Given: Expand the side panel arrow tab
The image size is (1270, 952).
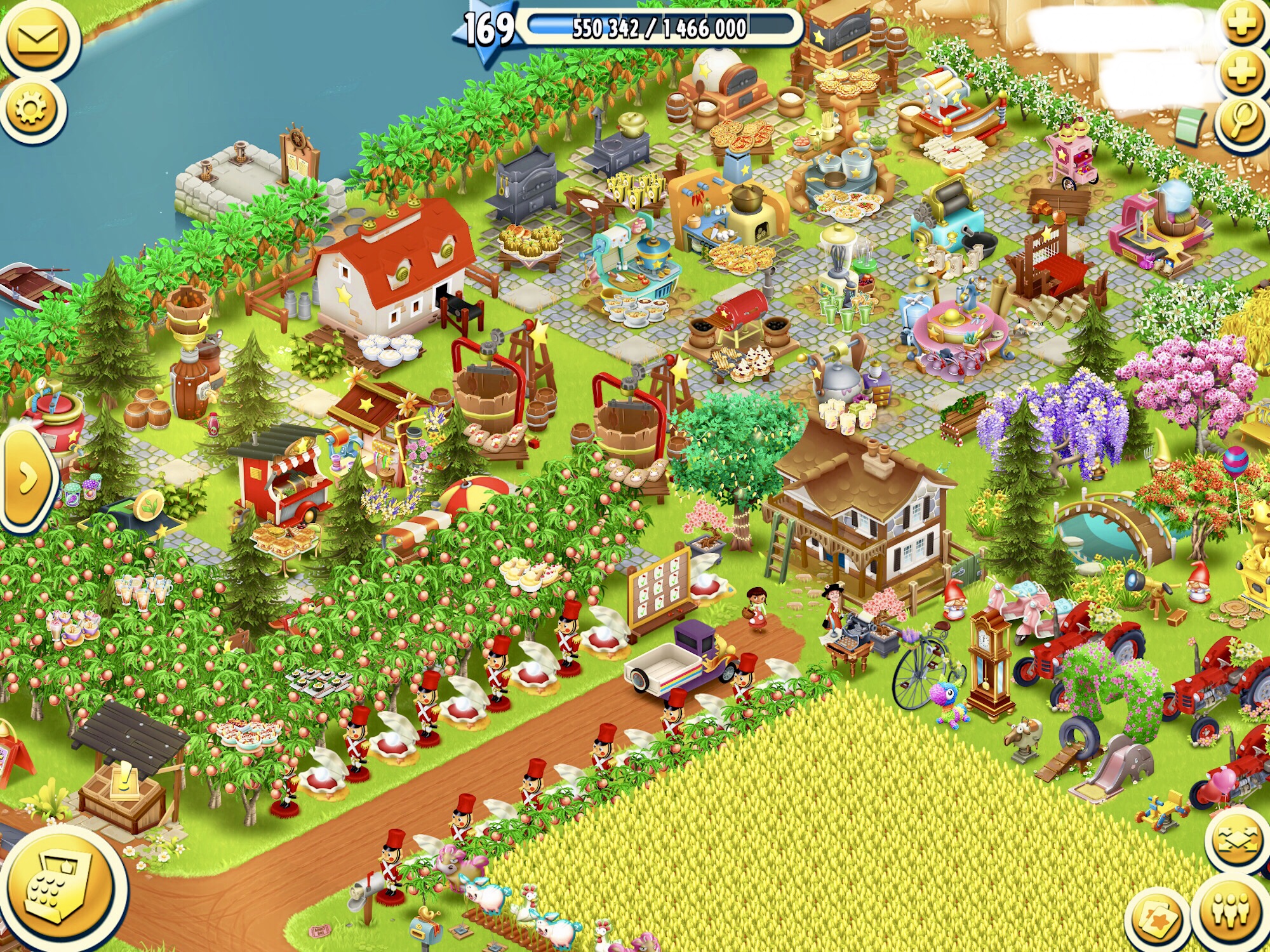Looking at the screenshot, I should (25, 480).
